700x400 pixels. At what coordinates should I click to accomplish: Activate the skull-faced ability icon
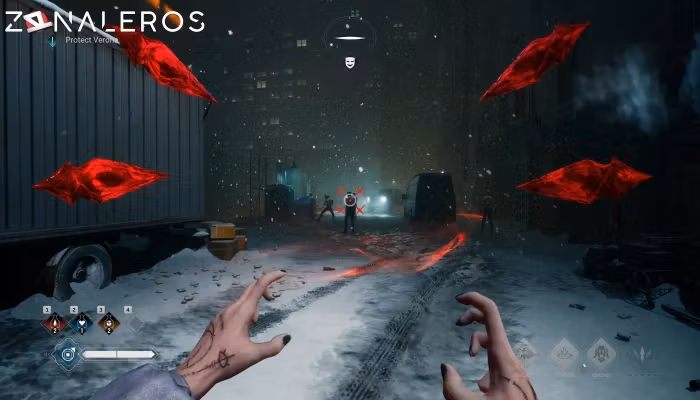(601, 352)
